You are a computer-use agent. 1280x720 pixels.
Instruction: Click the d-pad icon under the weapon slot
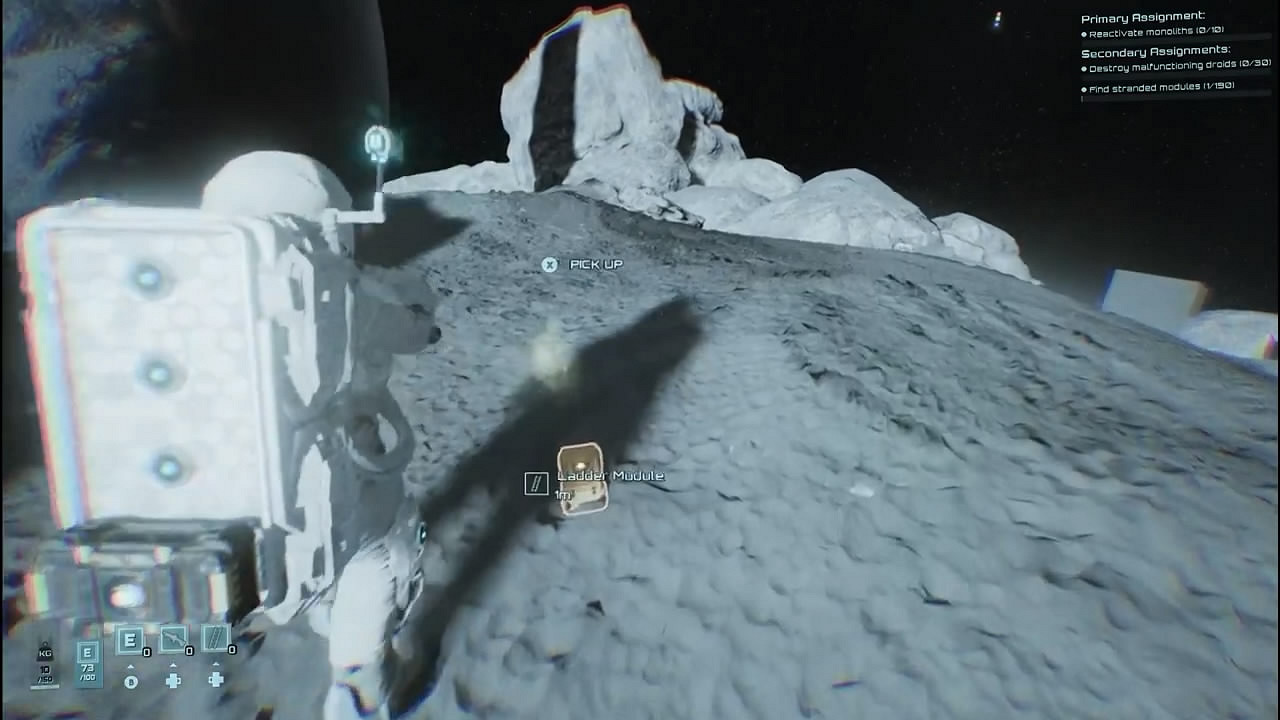(x=173, y=681)
